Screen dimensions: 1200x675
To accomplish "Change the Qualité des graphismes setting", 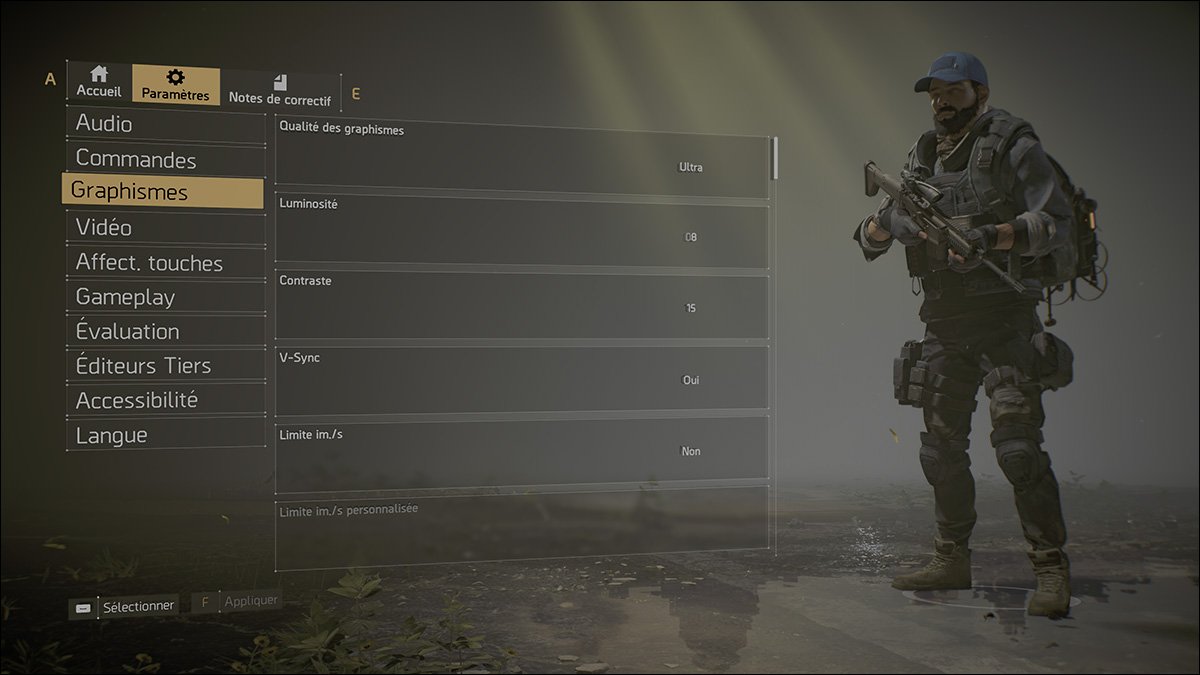I will click(521, 161).
